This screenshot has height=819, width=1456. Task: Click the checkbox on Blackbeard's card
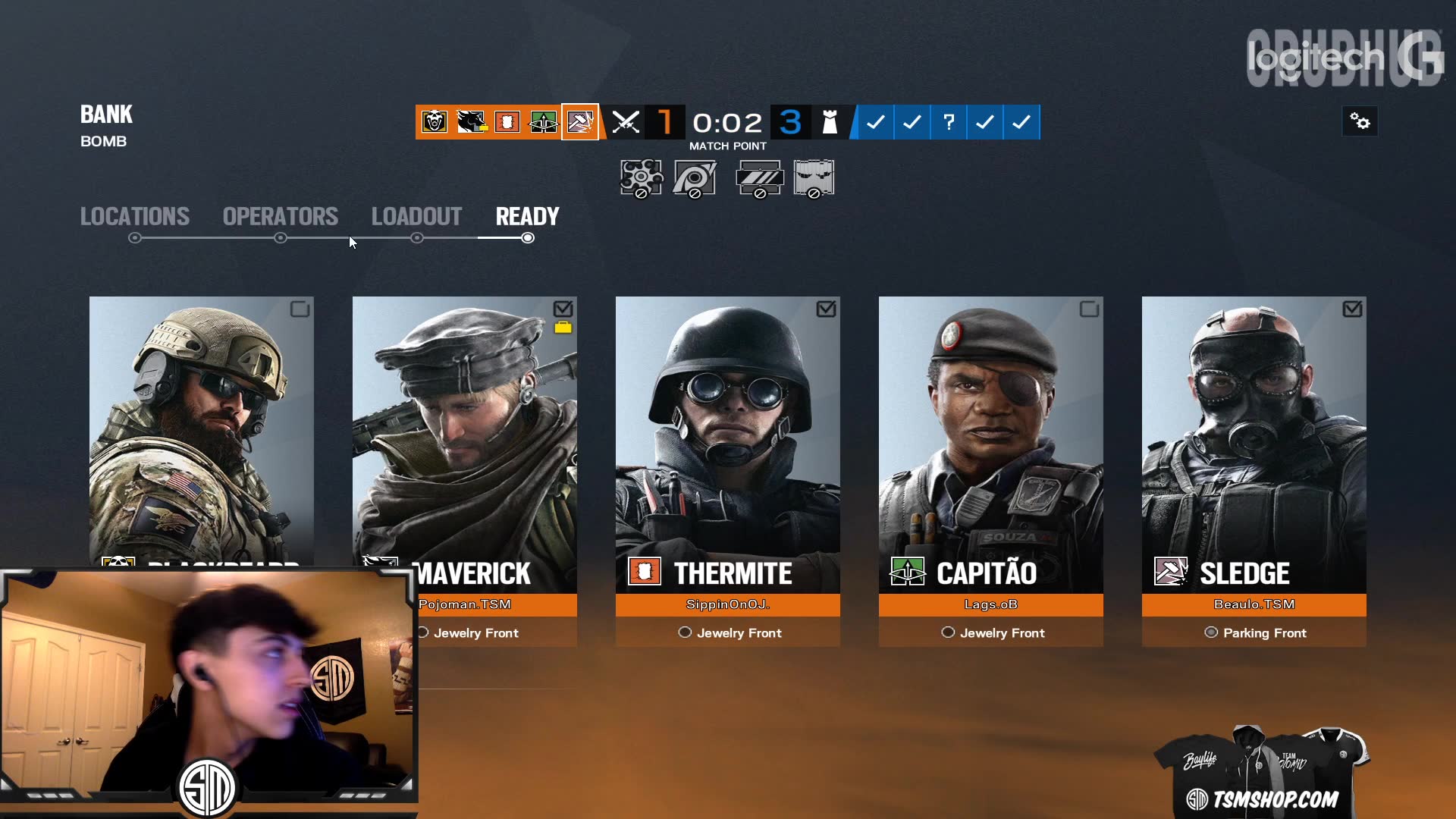[300, 309]
